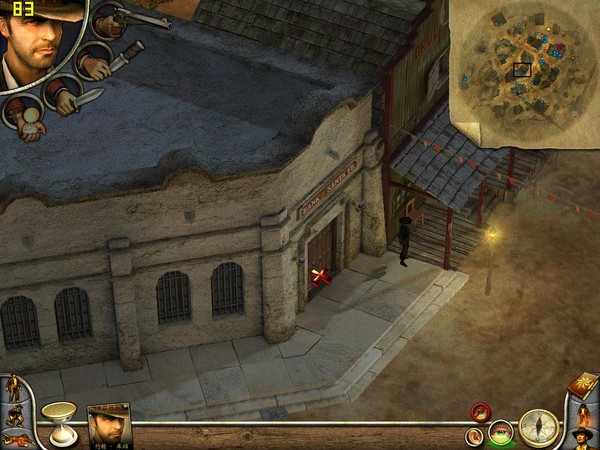600x450 pixels.
Task: Click the burning figure icon
Action: pos(584,413)
